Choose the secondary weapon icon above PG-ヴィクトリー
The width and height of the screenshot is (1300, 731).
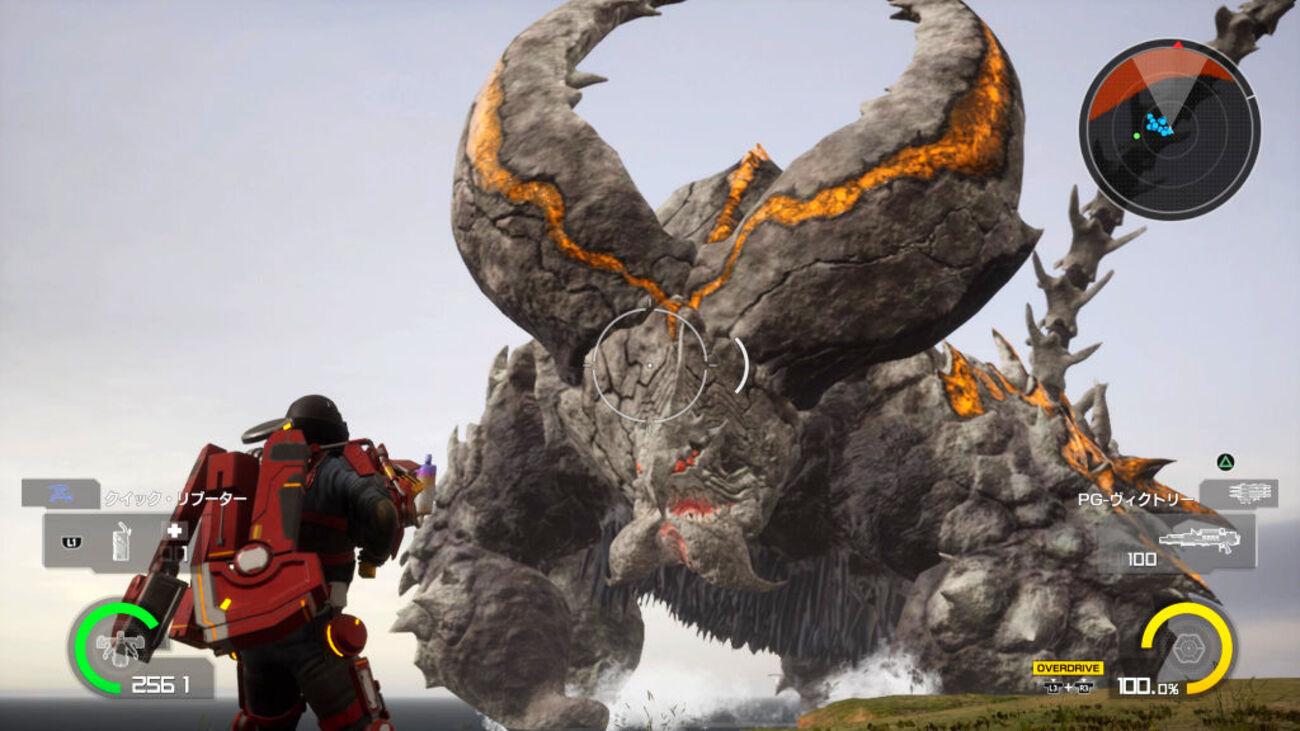point(1240,493)
